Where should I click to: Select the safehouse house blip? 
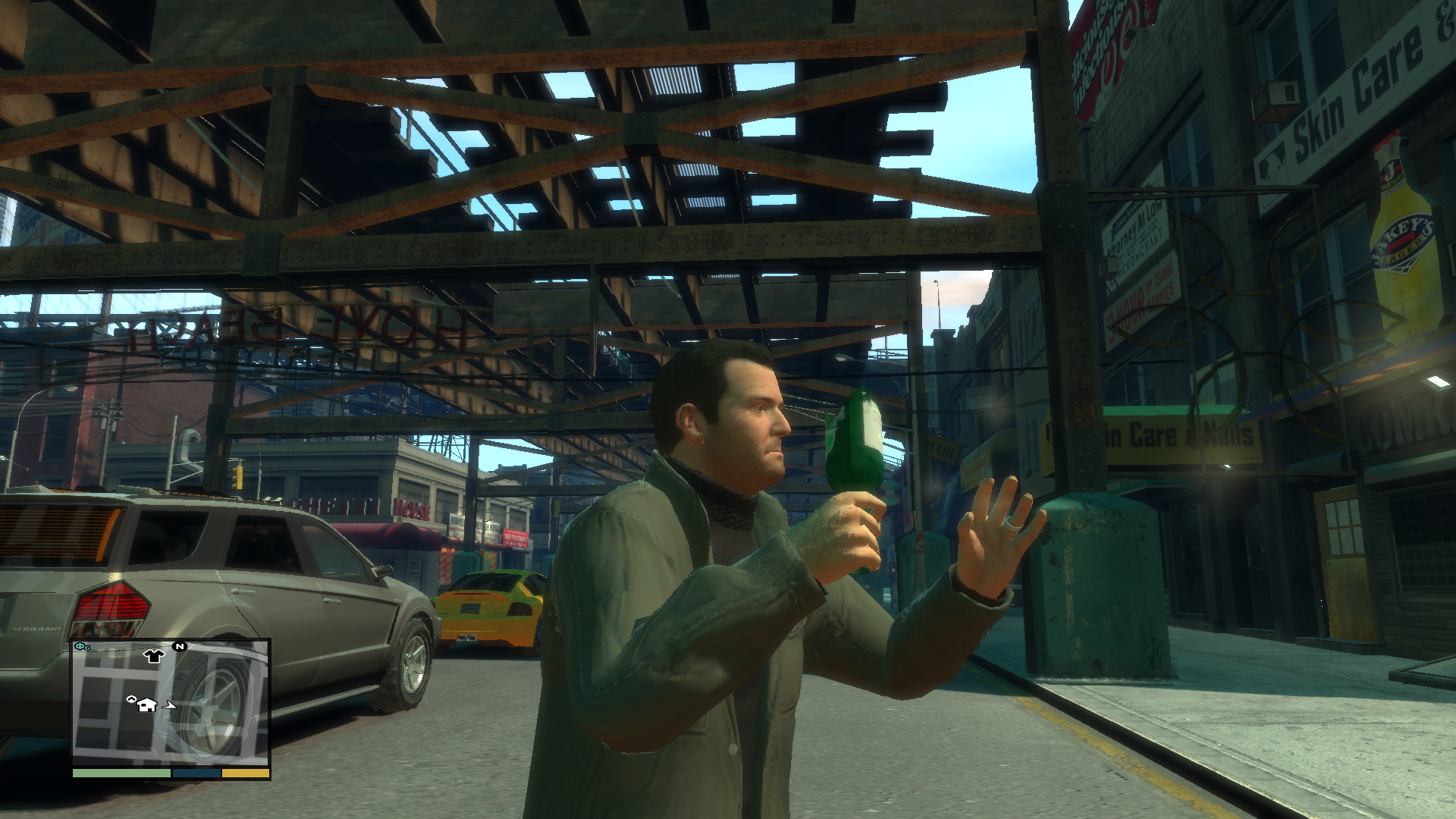click(146, 704)
